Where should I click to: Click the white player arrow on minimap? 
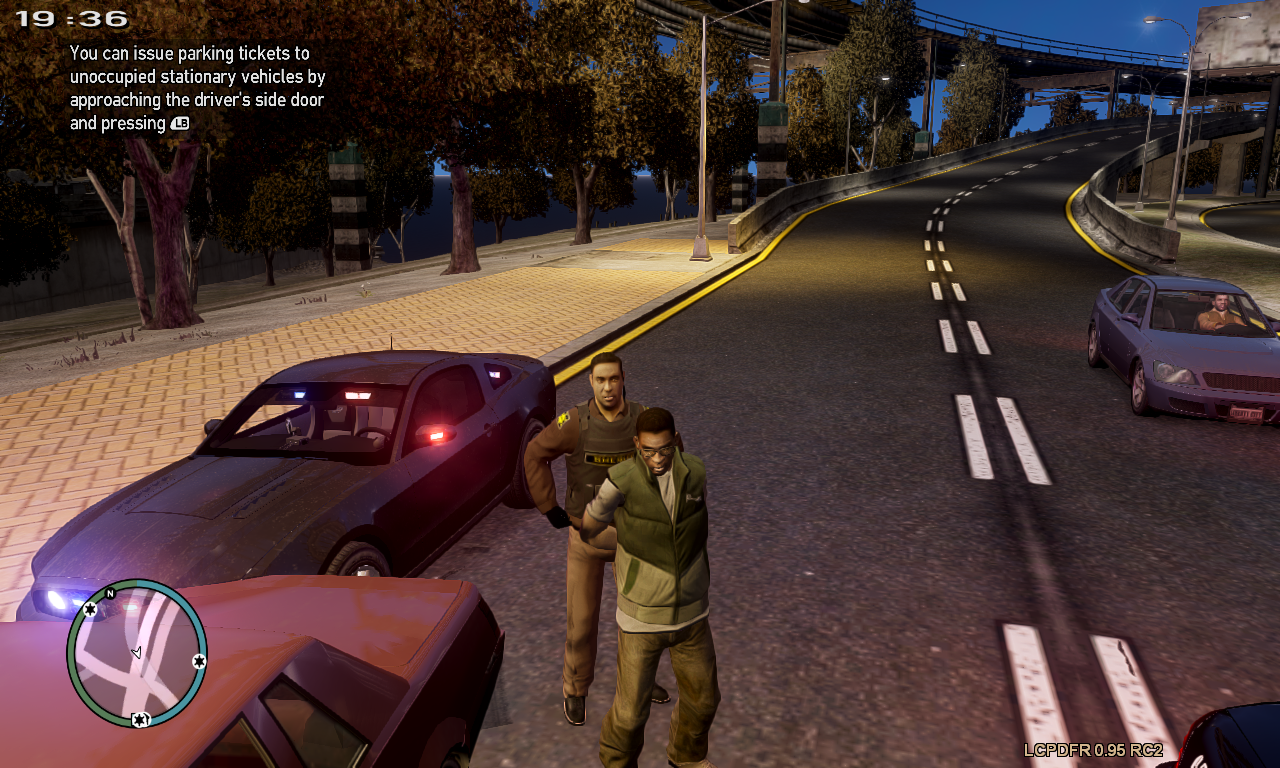(x=137, y=652)
